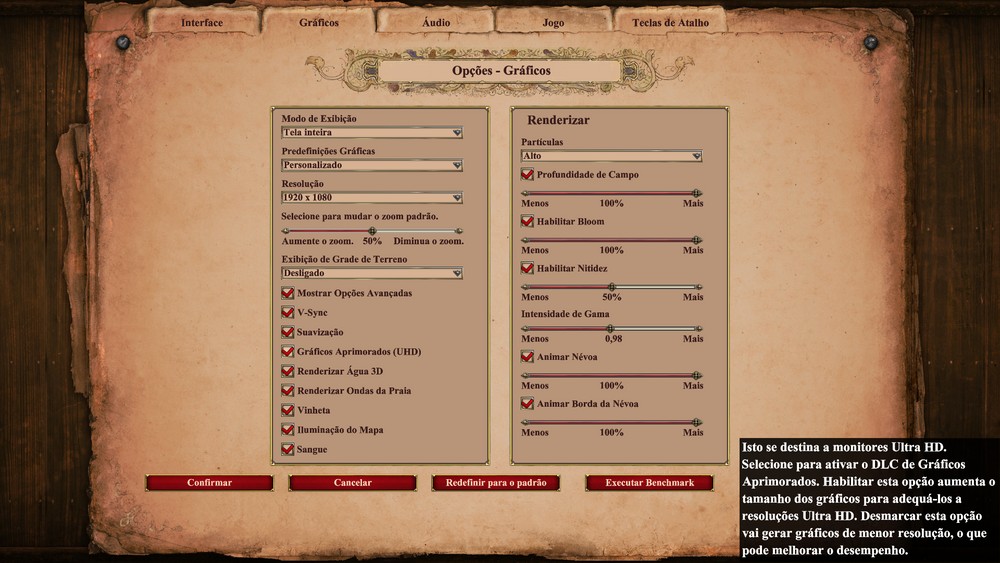This screenshot has height=563, width=1000.
Task: Uncheck Profundidade de Campo
Action: 527,175
